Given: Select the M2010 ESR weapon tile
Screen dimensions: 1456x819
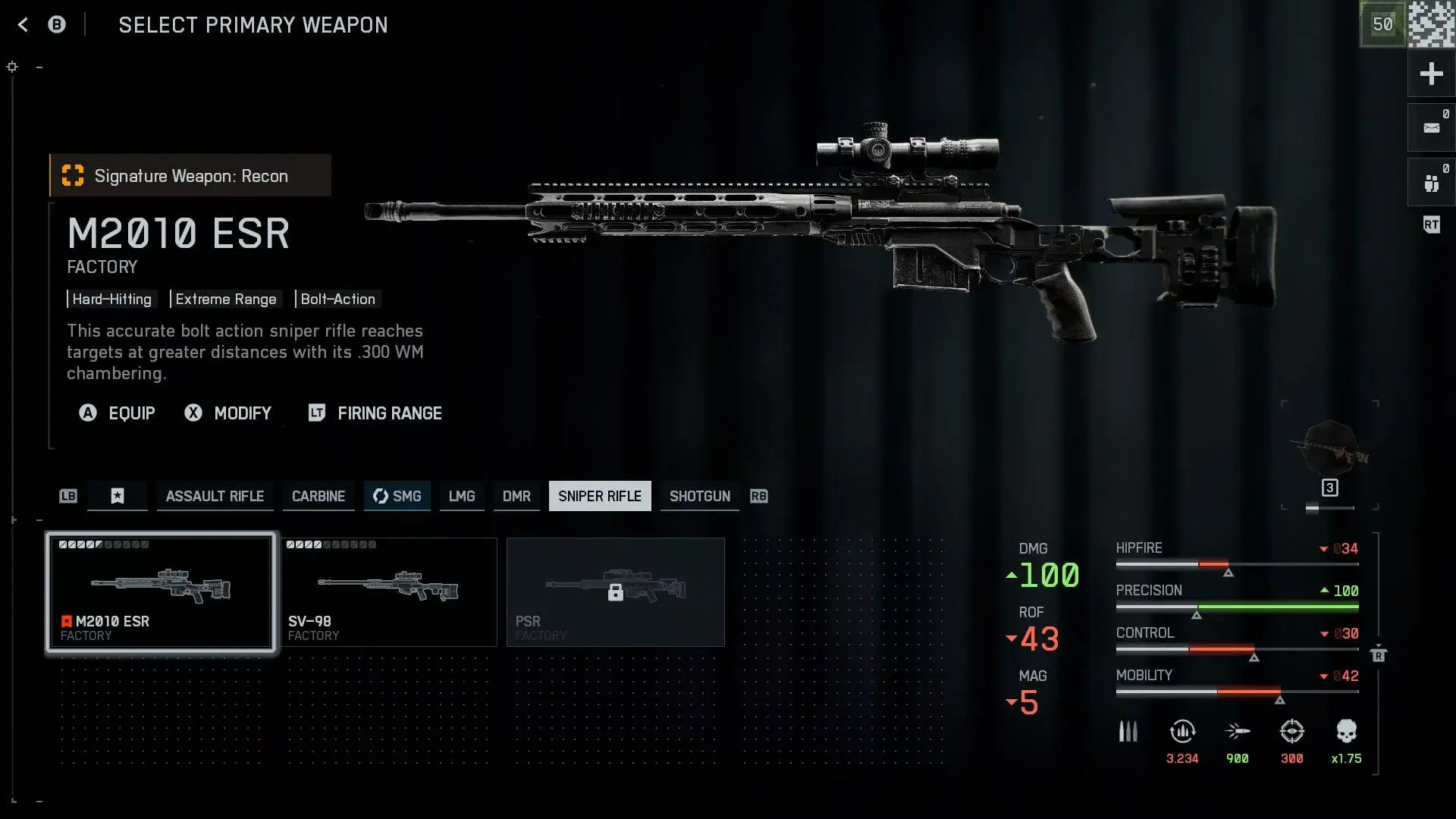Looking at the screenshot, I should click(161, 592).
